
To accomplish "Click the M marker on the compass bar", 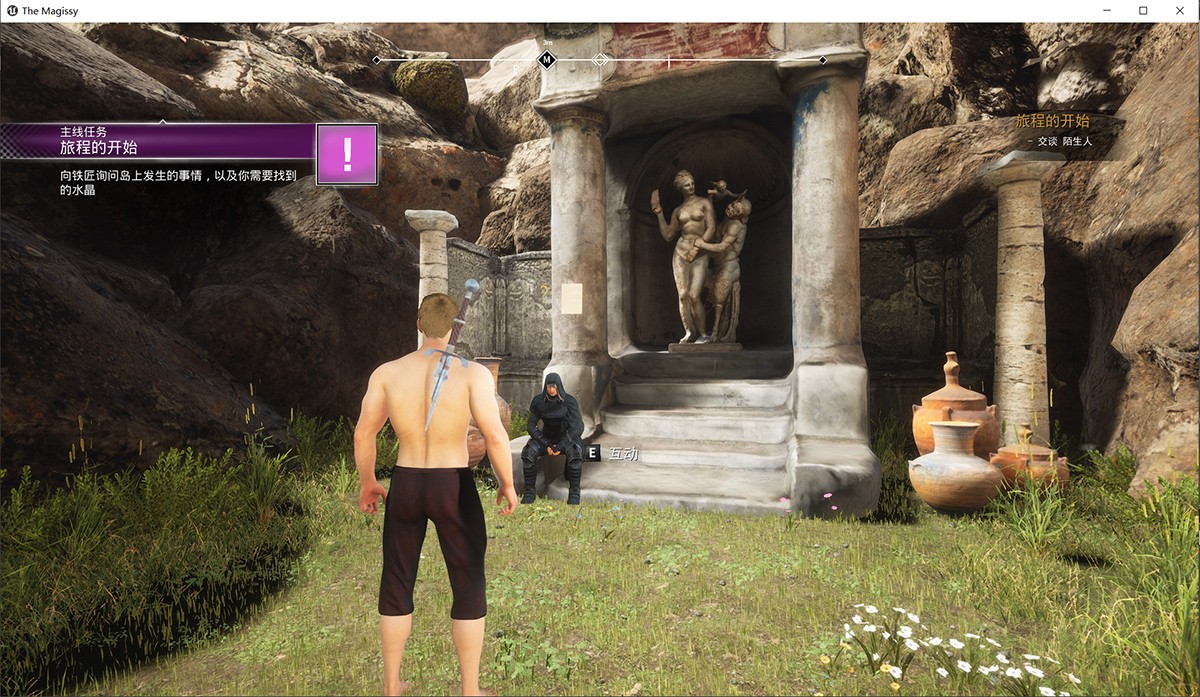I will click(547, 60).
